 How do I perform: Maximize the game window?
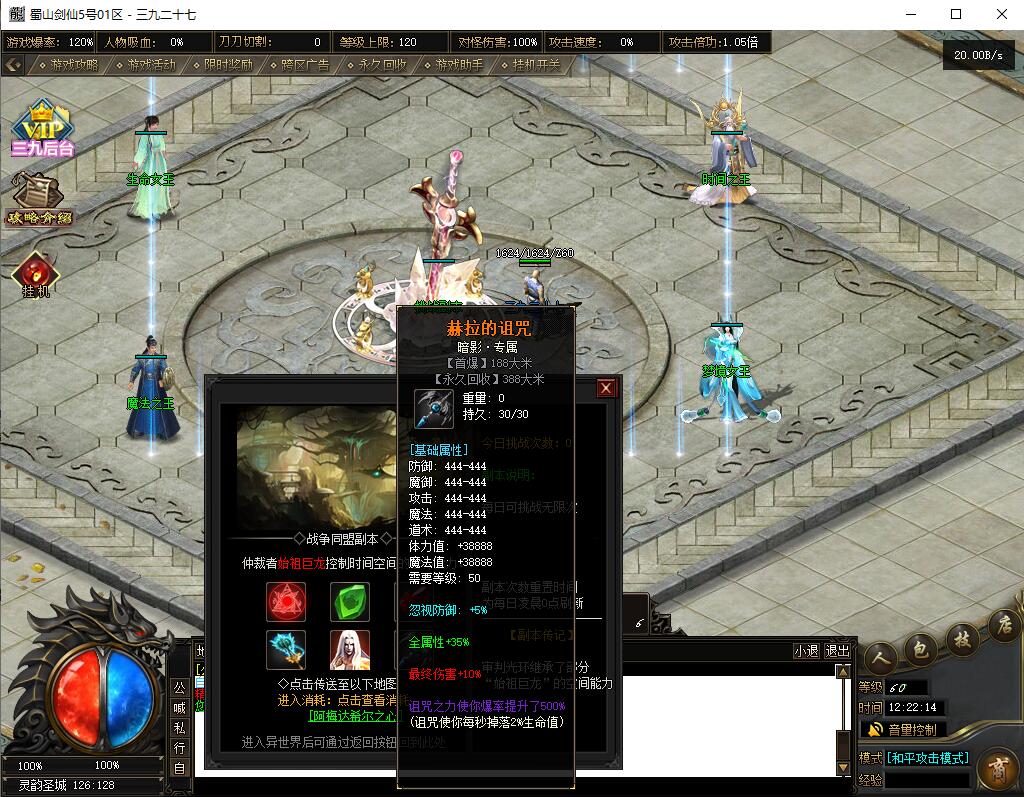pos(956,14)
